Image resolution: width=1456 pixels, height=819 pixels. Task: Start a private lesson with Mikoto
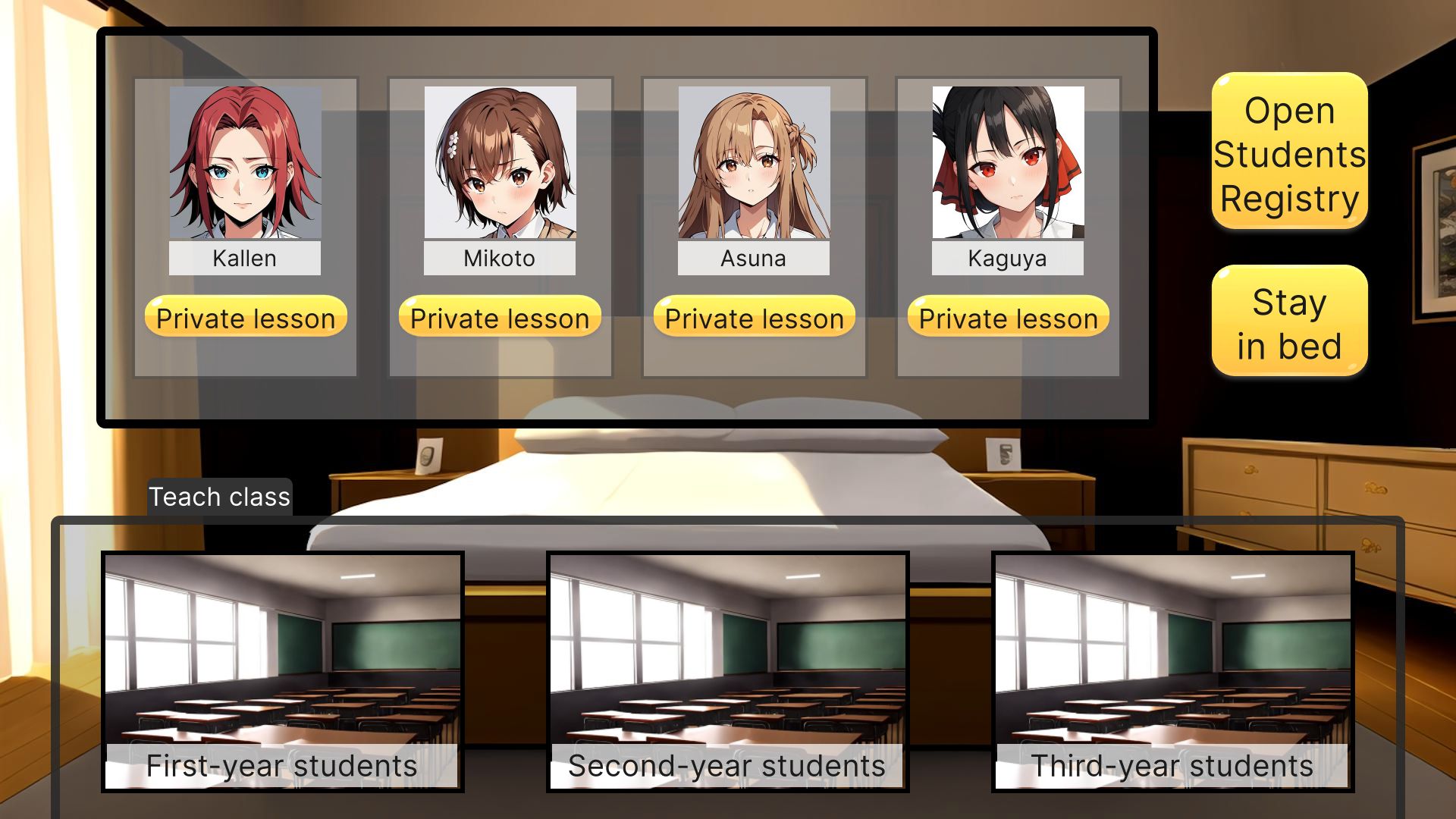(498, 318)
